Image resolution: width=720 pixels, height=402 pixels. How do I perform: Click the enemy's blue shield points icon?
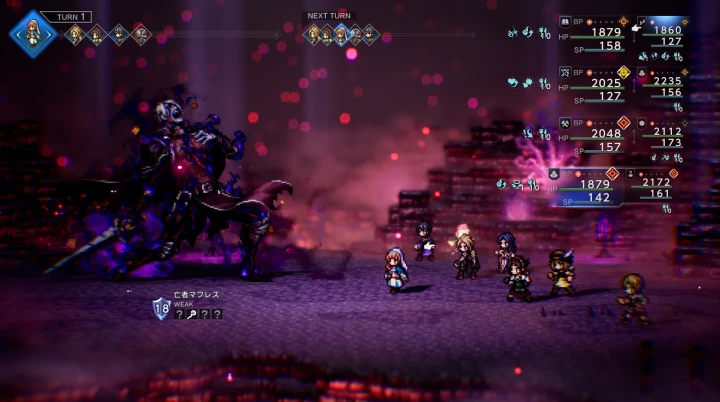[161, 309]
